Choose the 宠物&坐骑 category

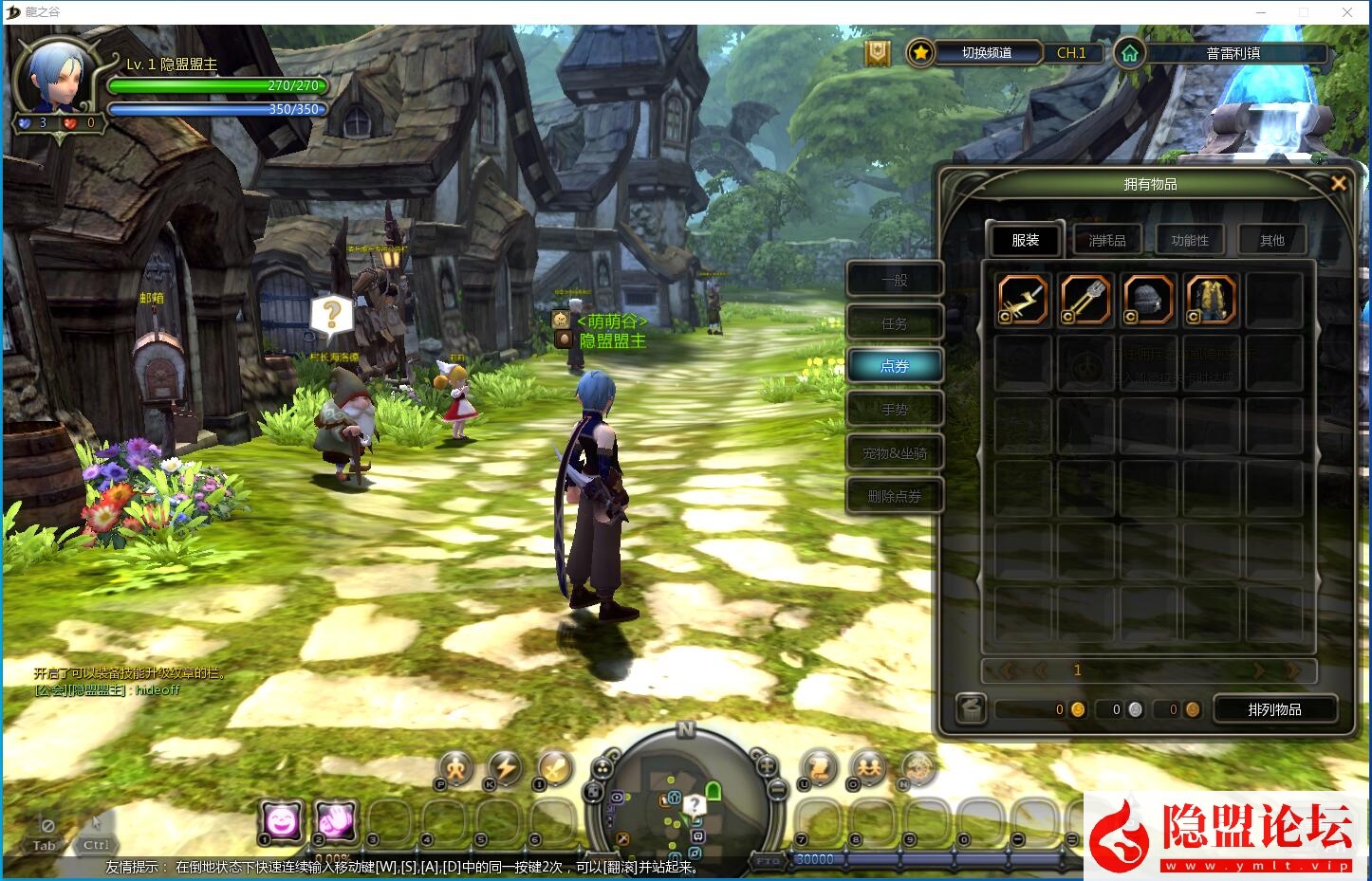click(894, 453)
